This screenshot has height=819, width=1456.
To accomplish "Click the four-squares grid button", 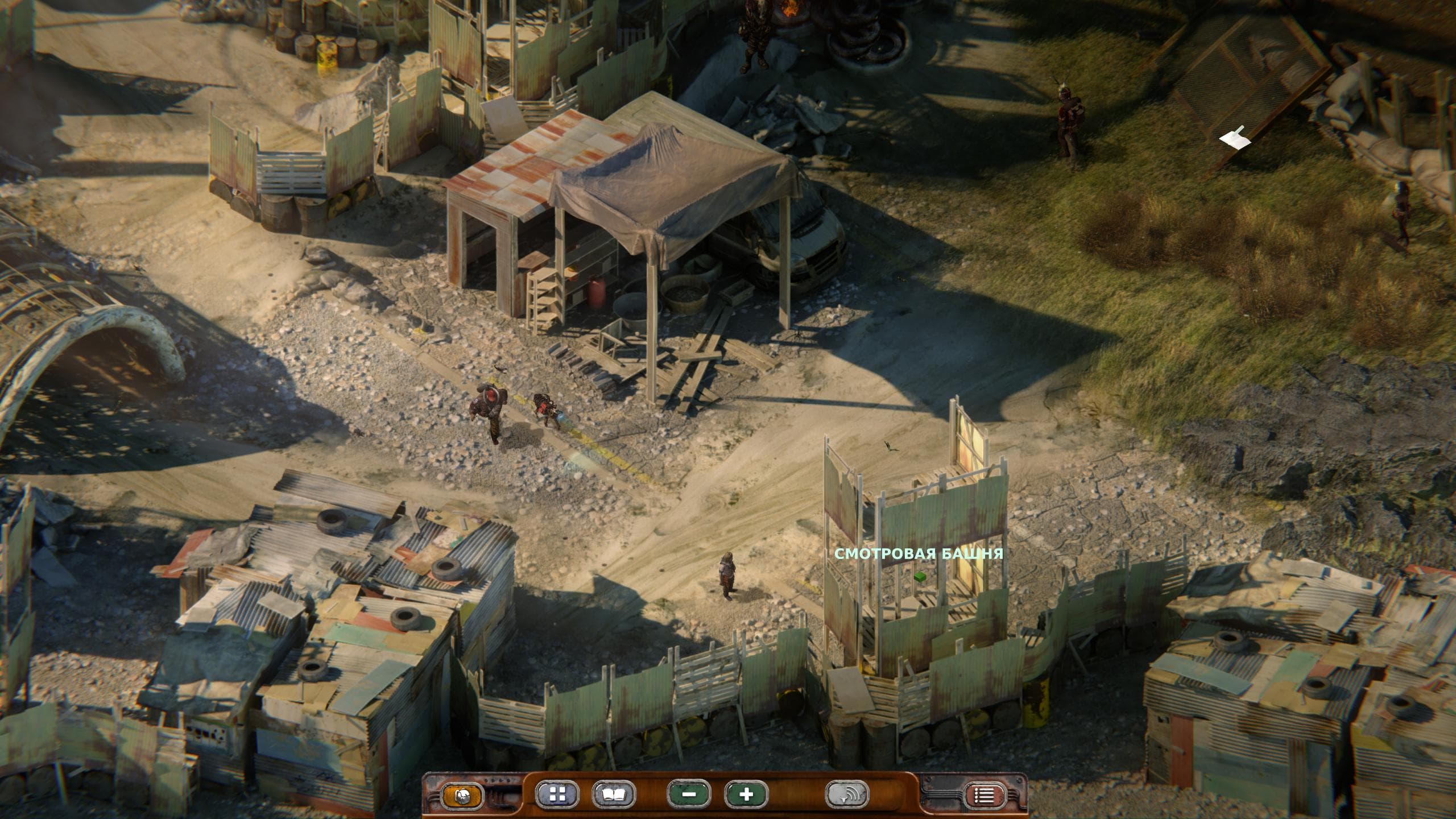I will (x=557, y=795).
